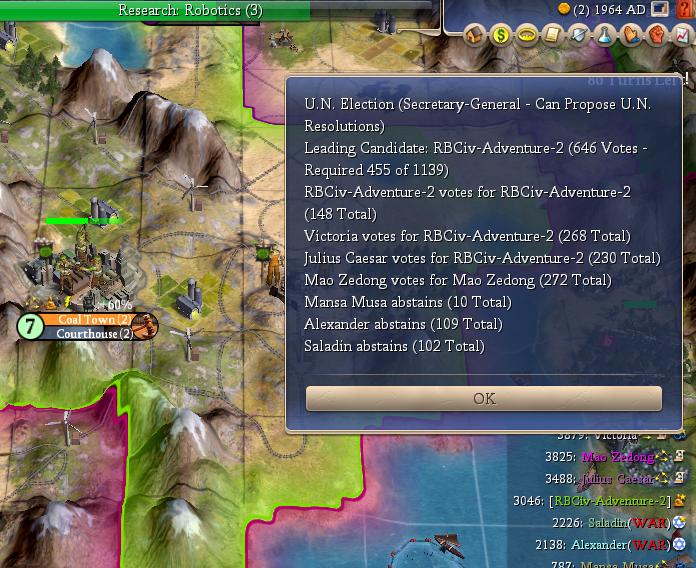Open the Civics advisor ring icon
Viewport: 696px width, 568px height.
(527, 36)
